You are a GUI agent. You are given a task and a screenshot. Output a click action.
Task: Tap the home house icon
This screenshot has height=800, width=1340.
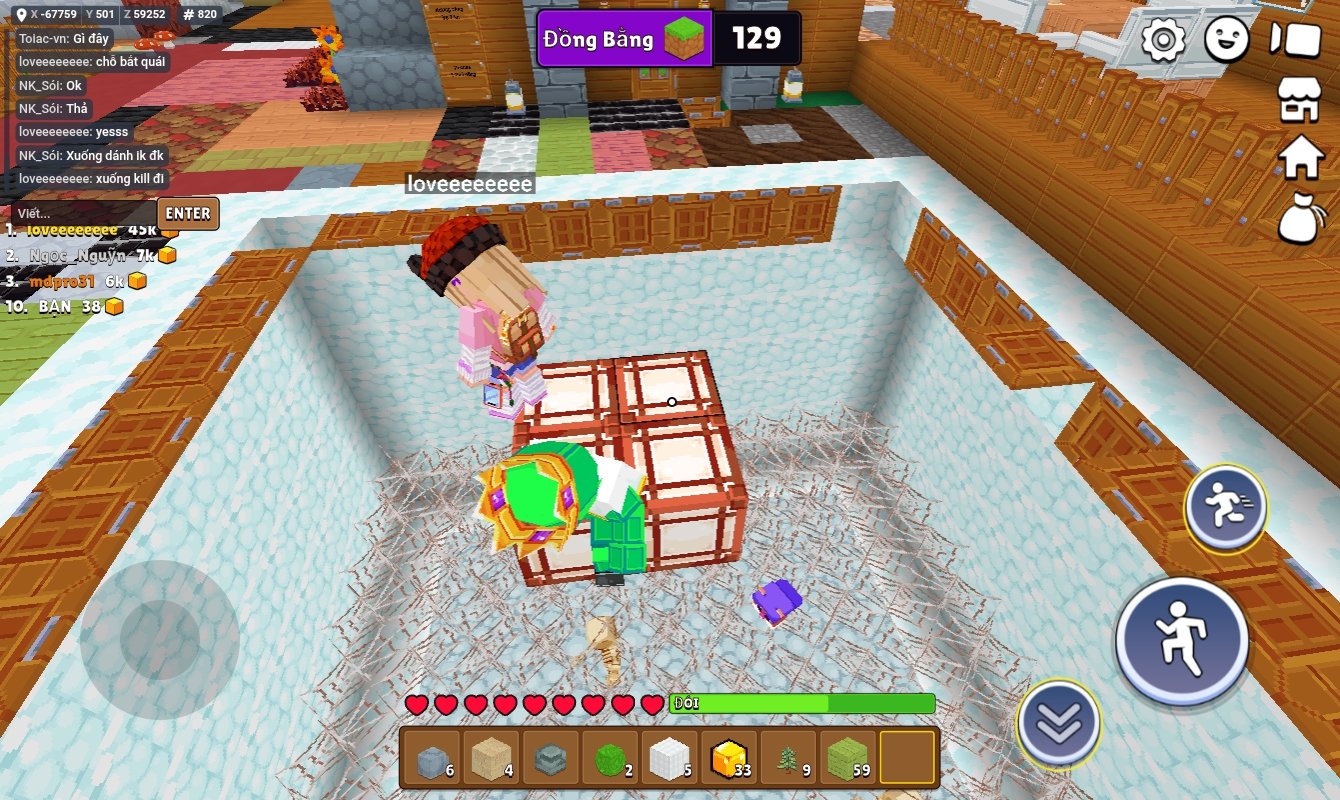coord(1302,157)
